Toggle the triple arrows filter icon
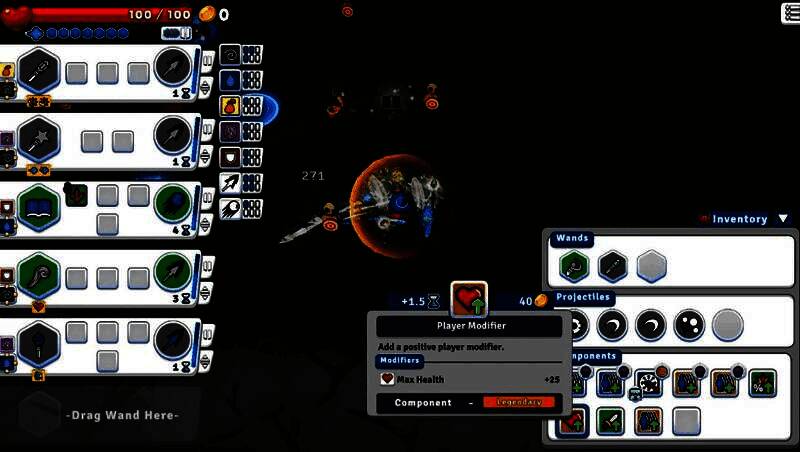 click(x=229, y=183)
